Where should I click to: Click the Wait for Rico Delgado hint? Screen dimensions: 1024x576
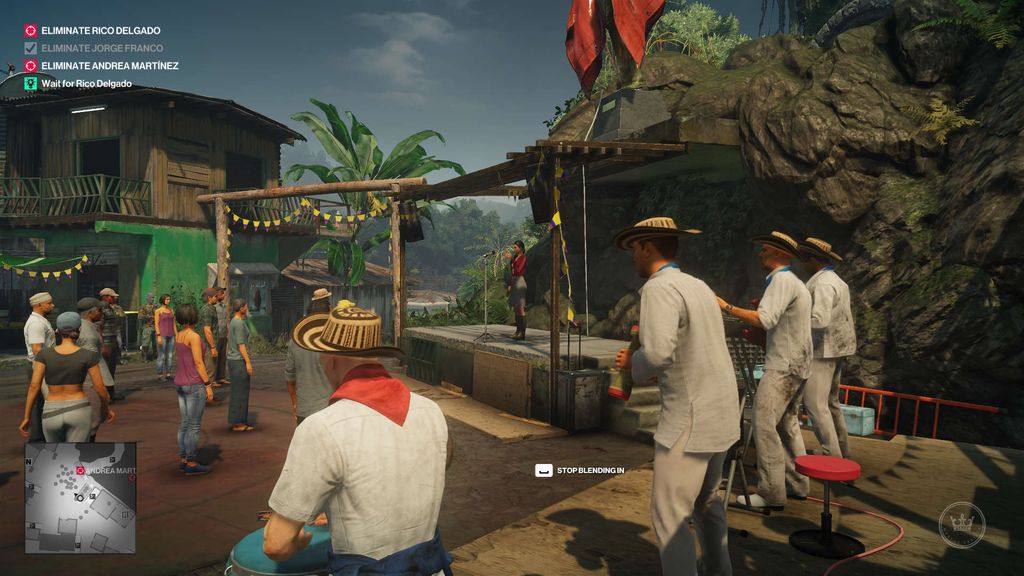tap(86, 83)
